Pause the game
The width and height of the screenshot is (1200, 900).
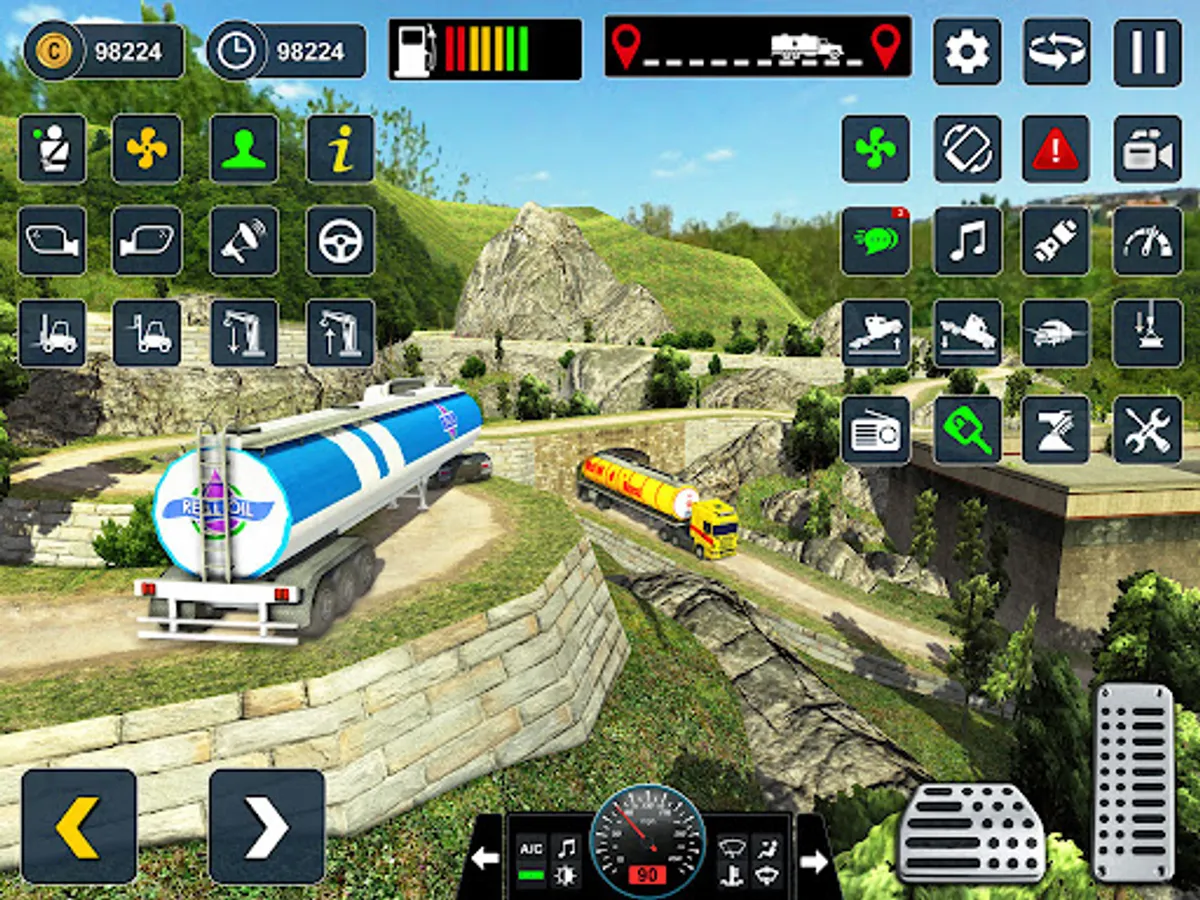tap(1147, 52)
